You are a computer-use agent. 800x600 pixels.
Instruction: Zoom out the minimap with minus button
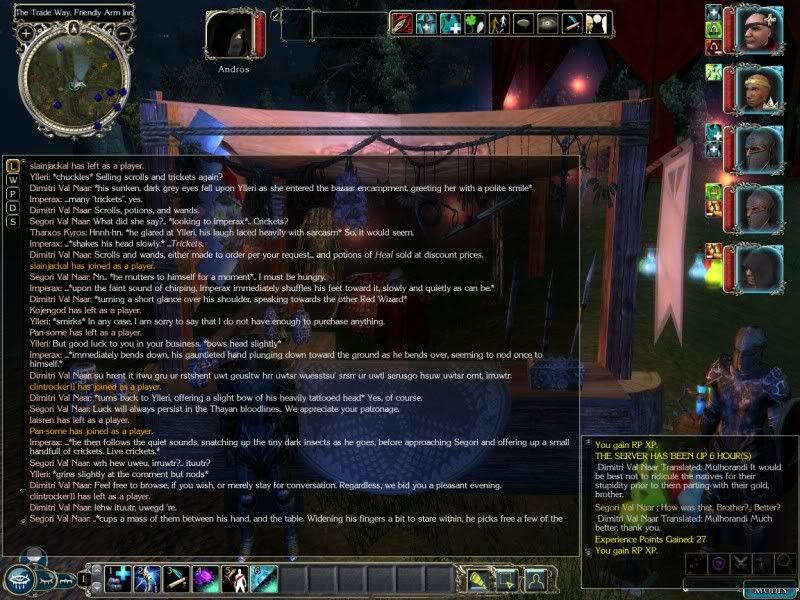click(x=124, y=32)
